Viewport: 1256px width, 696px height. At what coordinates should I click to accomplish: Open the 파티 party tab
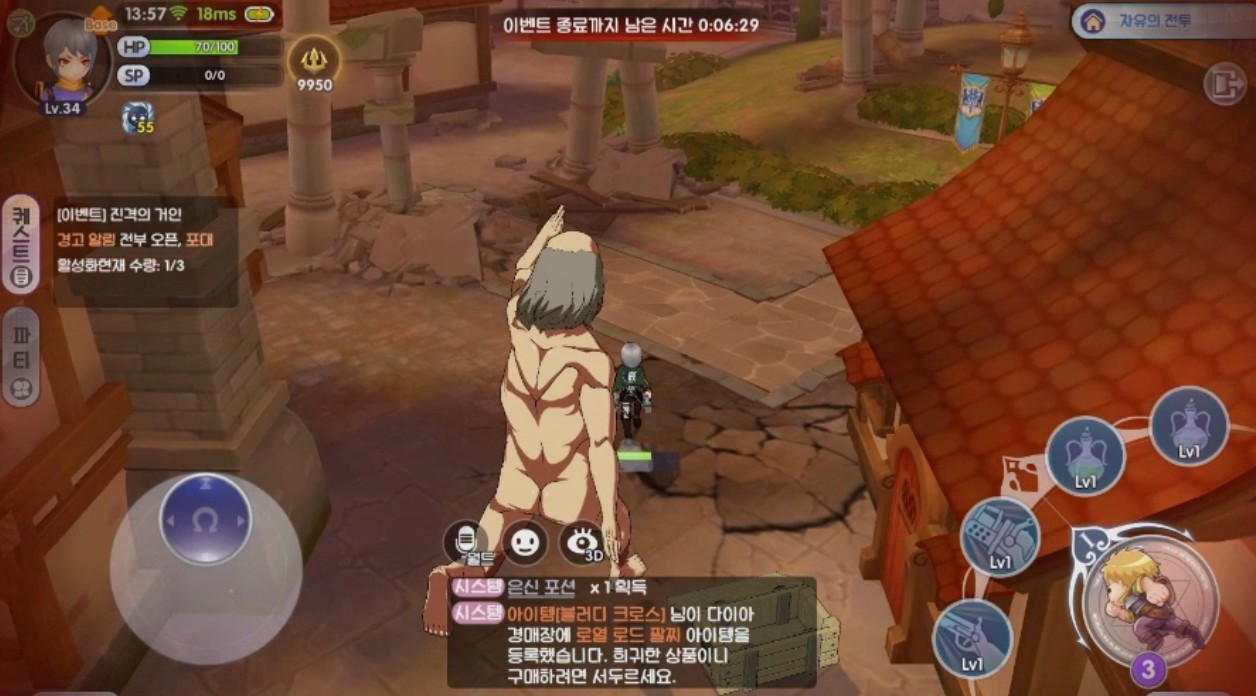tap(21, 356)
